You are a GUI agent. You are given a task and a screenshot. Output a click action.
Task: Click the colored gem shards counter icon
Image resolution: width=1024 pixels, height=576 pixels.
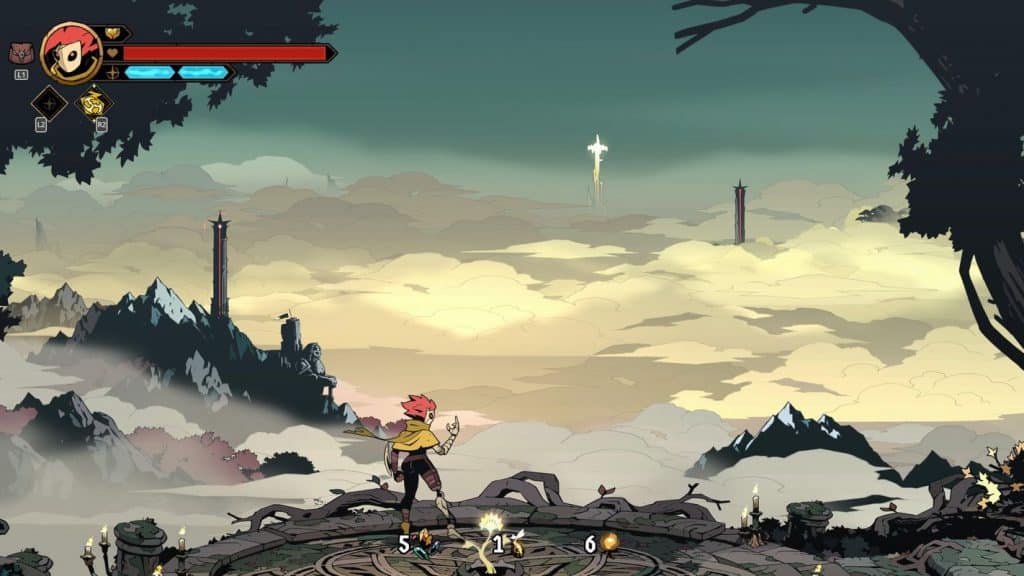[x=426, y=543]
